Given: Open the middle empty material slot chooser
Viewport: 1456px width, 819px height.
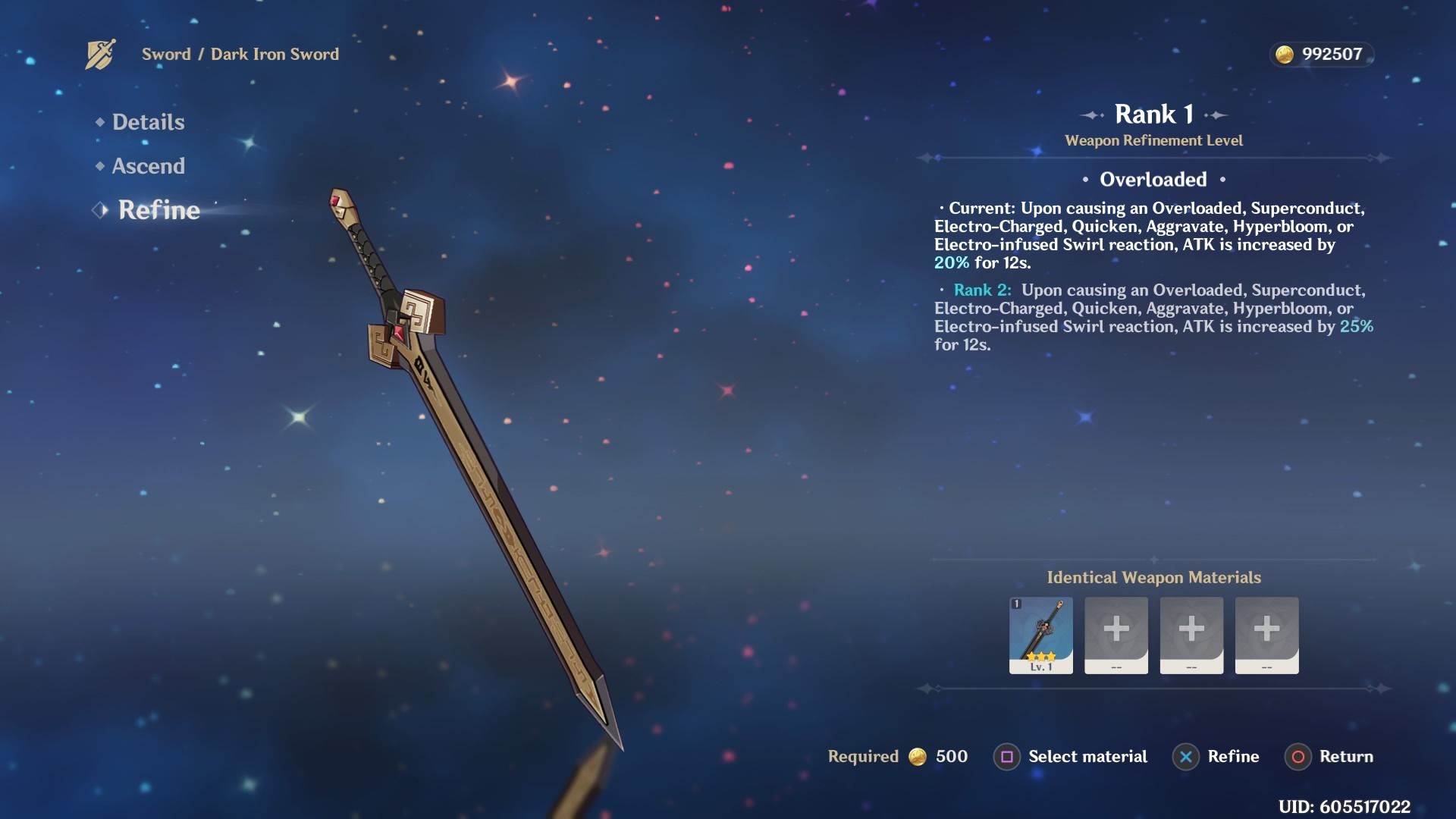Looking at the screenshot, I should click(1191, 628).
